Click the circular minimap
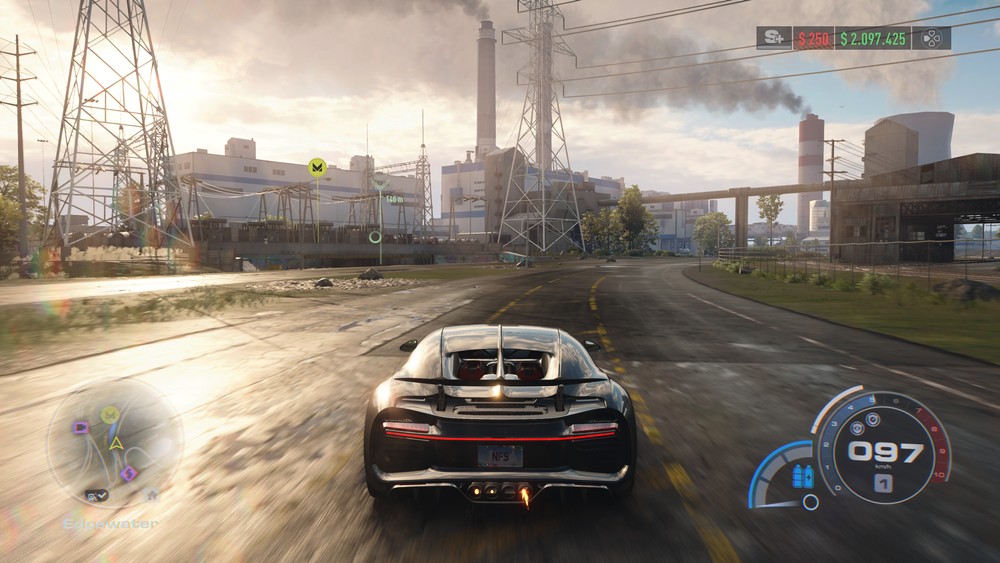Viewport: 1000px width, 563px height. click(x=115, y=443)
